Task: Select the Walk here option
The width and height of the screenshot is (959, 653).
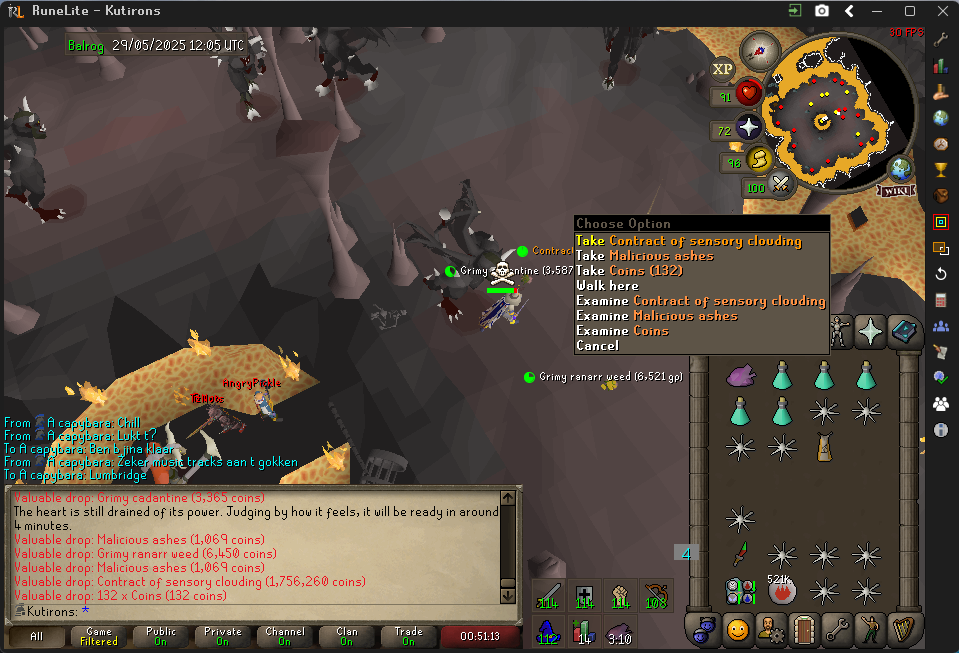Action: (x=607, y=286)
